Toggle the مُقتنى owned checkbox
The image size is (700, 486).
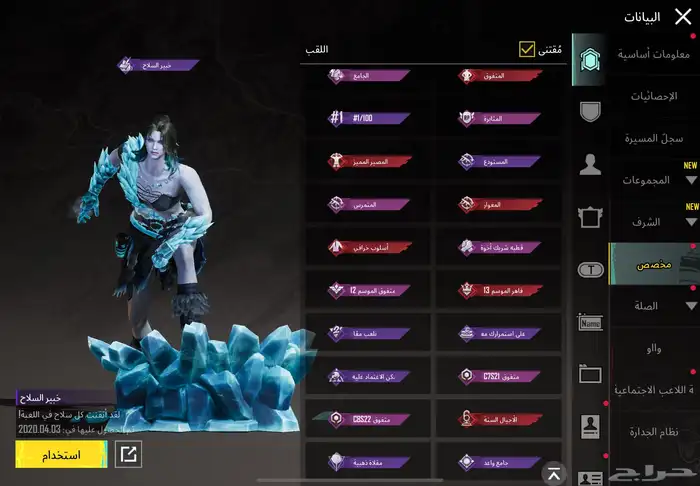tap(526, 49)
